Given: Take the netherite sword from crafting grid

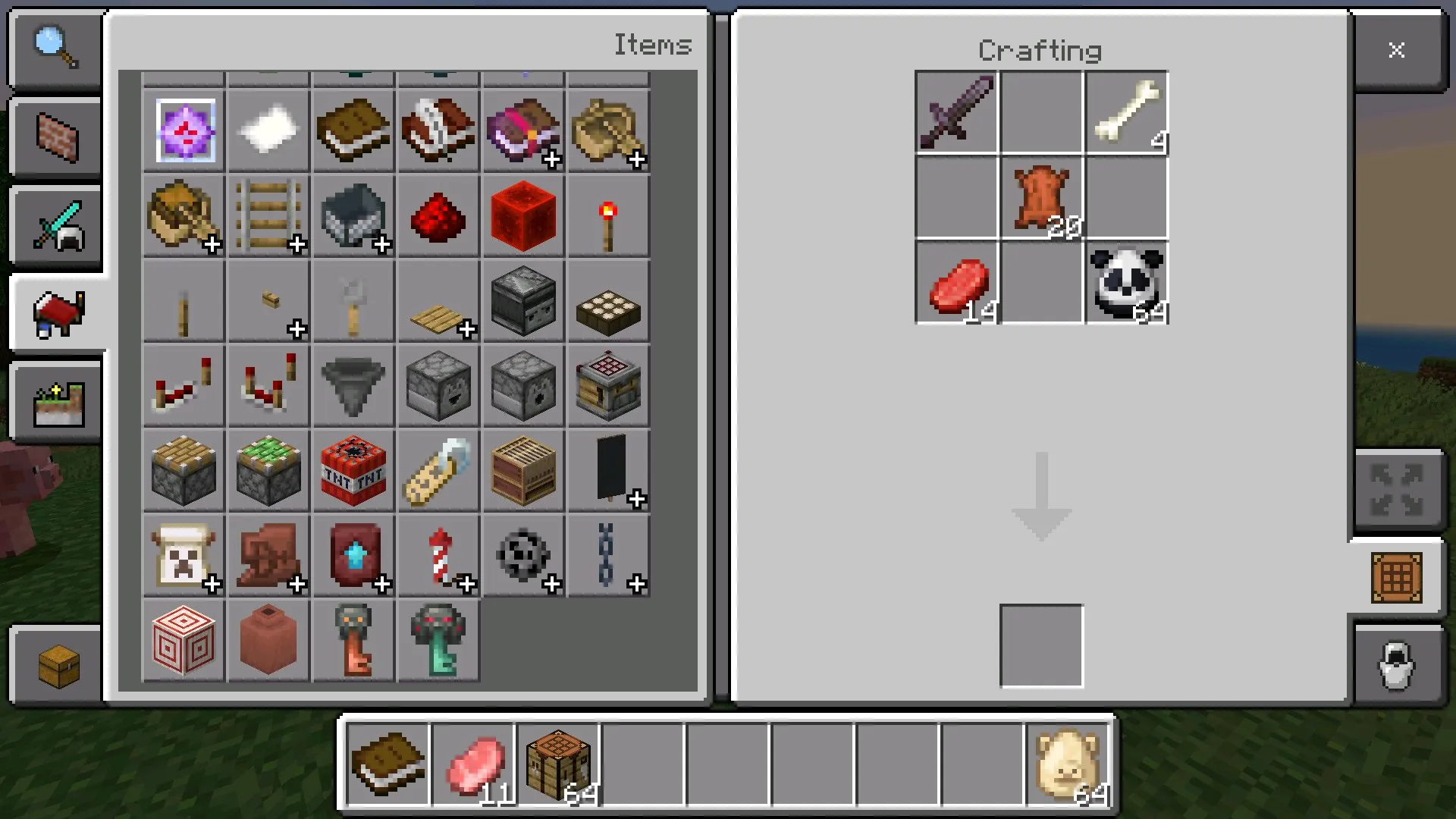Looking at the screenshot, I should click(956, 114).
